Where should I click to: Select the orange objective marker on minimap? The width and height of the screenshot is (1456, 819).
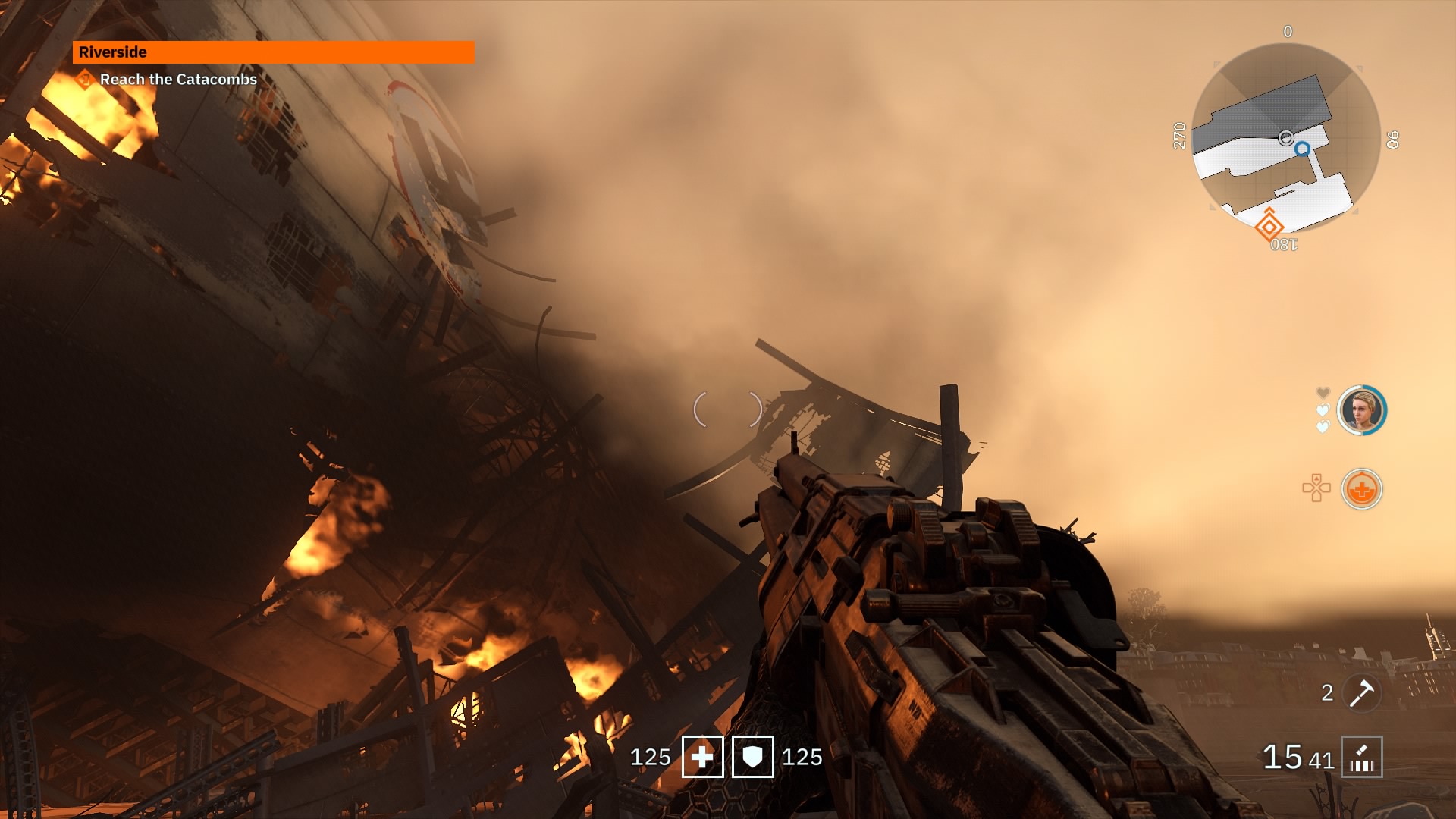click(1269, 226)
